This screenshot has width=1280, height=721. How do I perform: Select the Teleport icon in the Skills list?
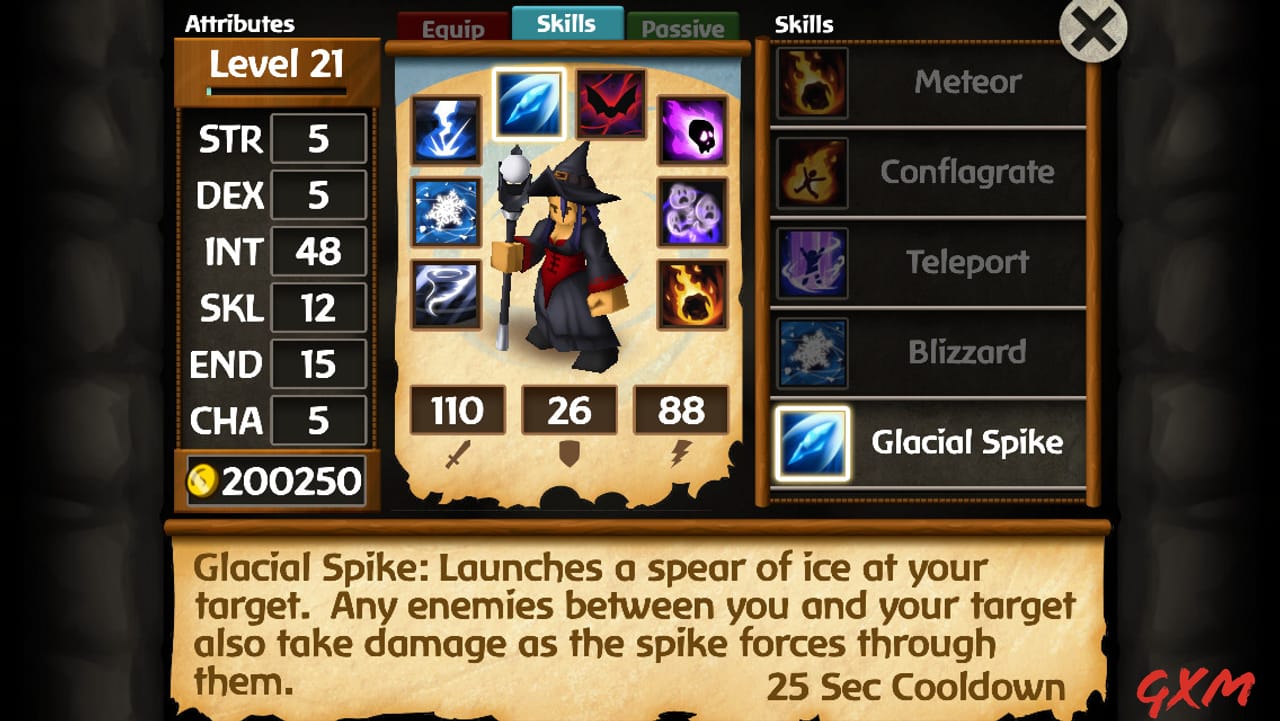[811, 262]
